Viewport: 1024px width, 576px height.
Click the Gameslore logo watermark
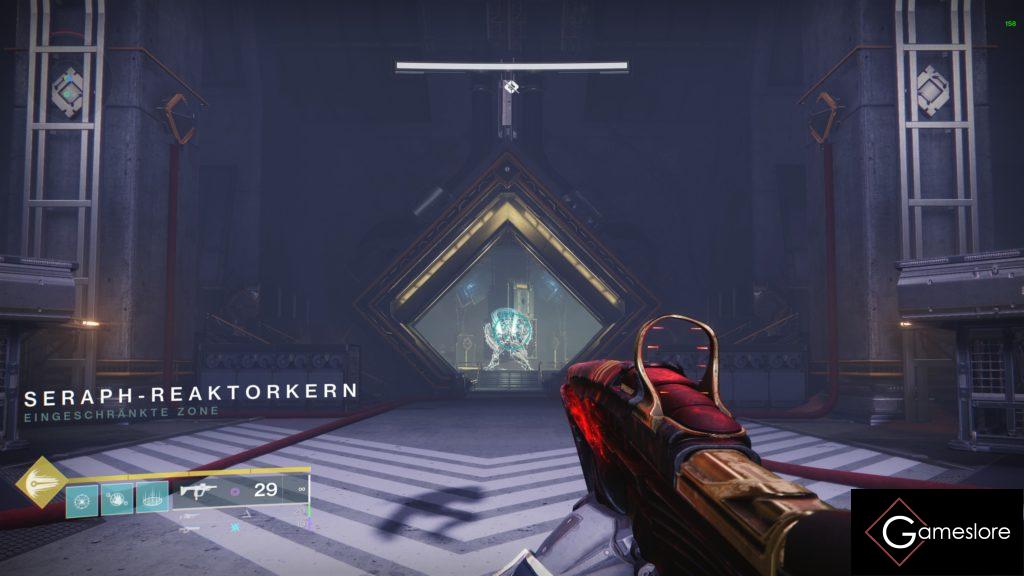pyautogui.click(x=937, y=532)
